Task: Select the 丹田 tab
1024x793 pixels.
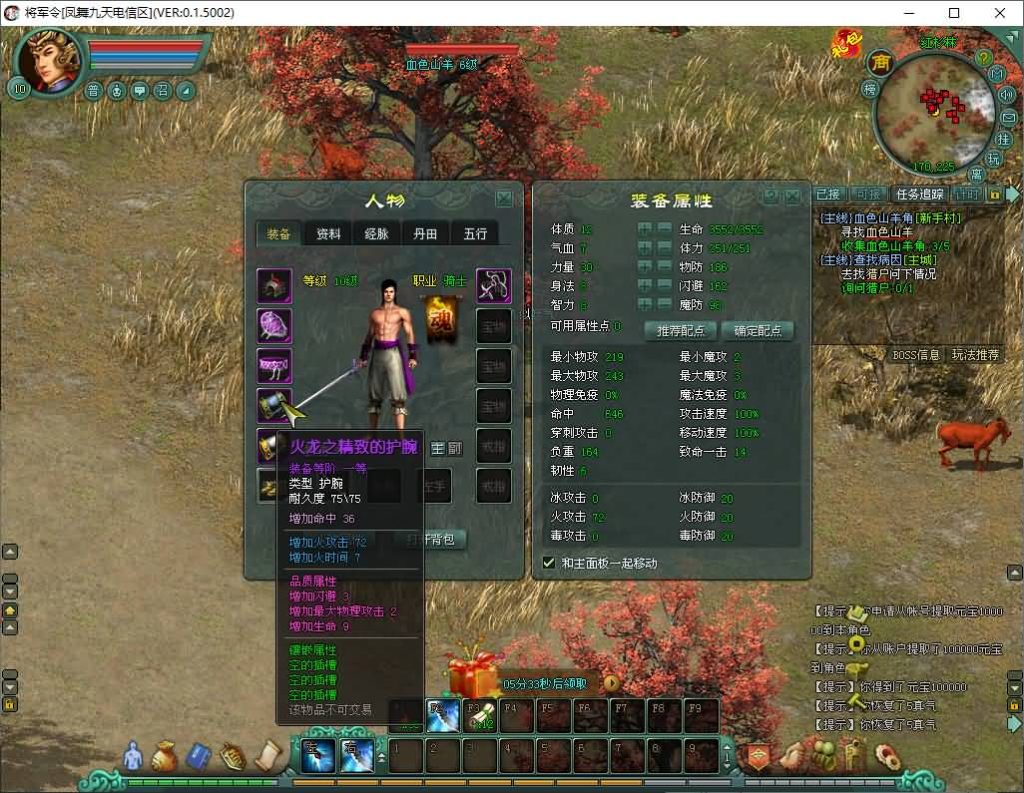Action: pos(426,234)
